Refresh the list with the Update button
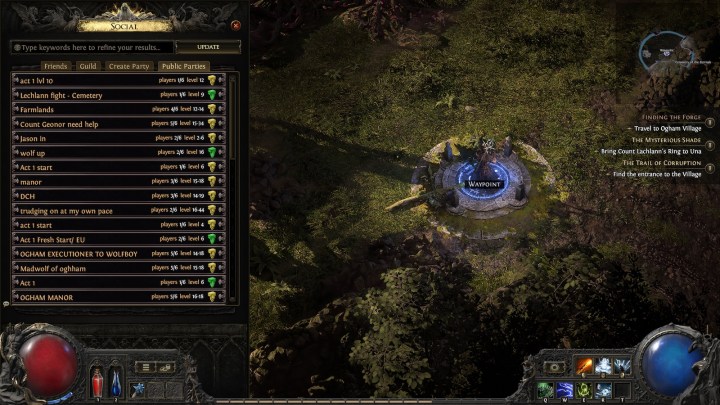The height and width of the screenshot is (405, 720). click(x=209, y=47)
